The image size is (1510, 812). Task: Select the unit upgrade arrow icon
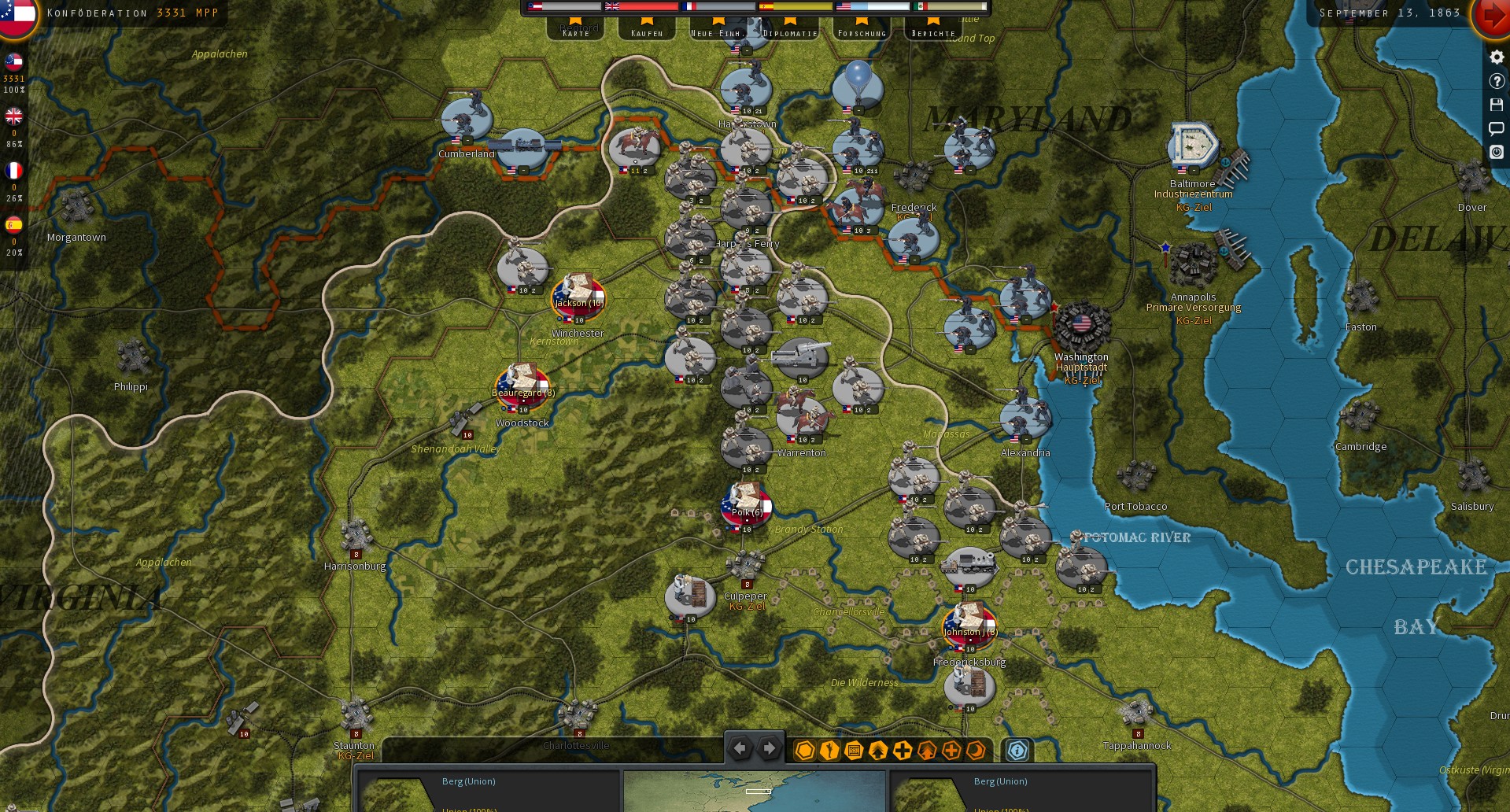click(877, 750)
